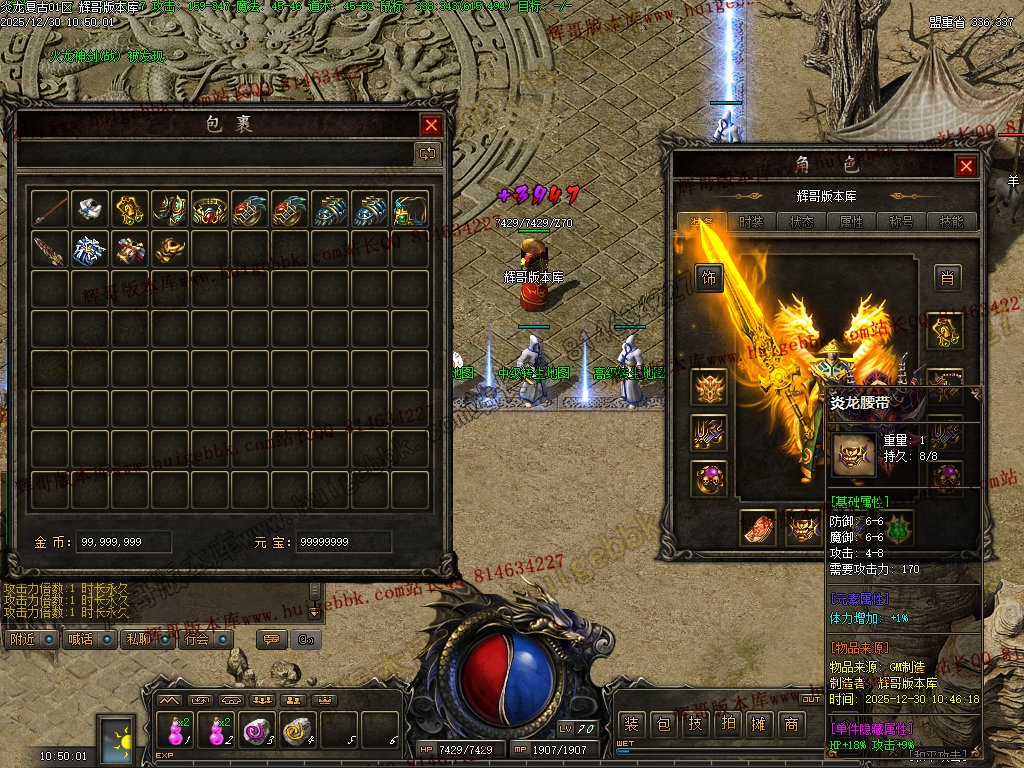Open the 状态 tab
This screenshot has height=768, width=1024.
tap(801, 222)
